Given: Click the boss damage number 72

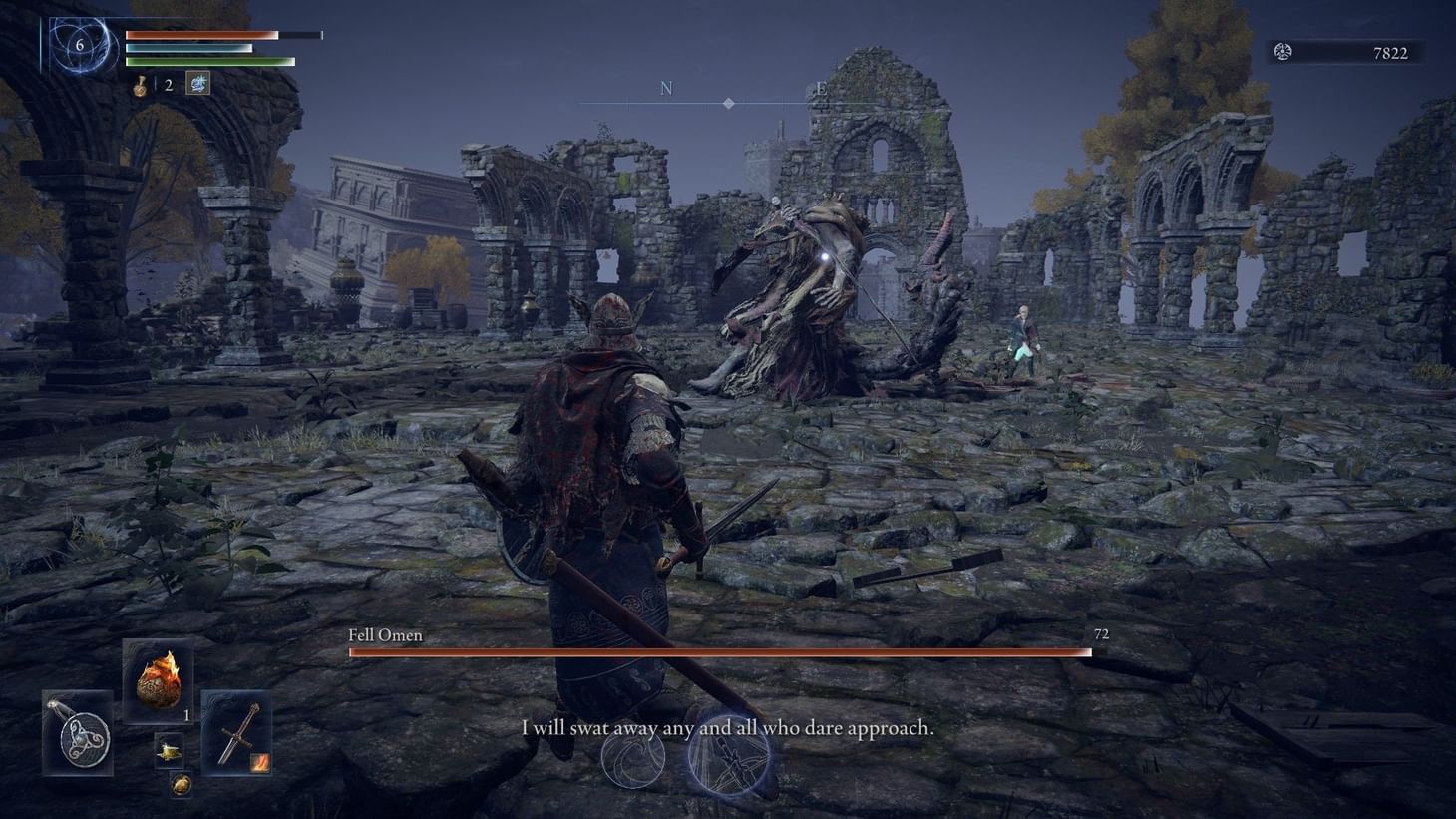Looking at the screenshot, I should tap(1103, 633).
